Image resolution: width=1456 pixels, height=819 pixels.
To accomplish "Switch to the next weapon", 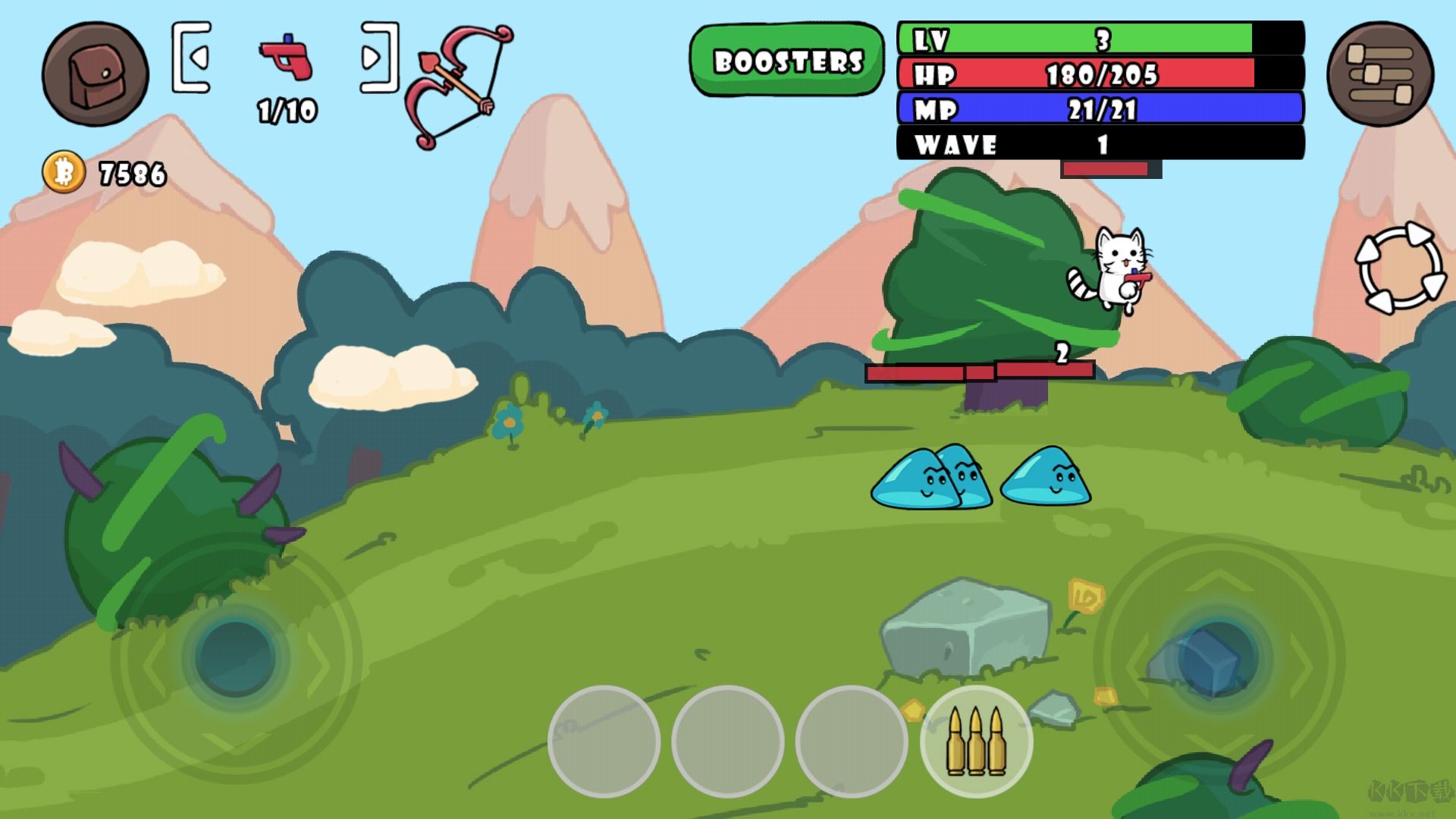I will coord(378,58).
